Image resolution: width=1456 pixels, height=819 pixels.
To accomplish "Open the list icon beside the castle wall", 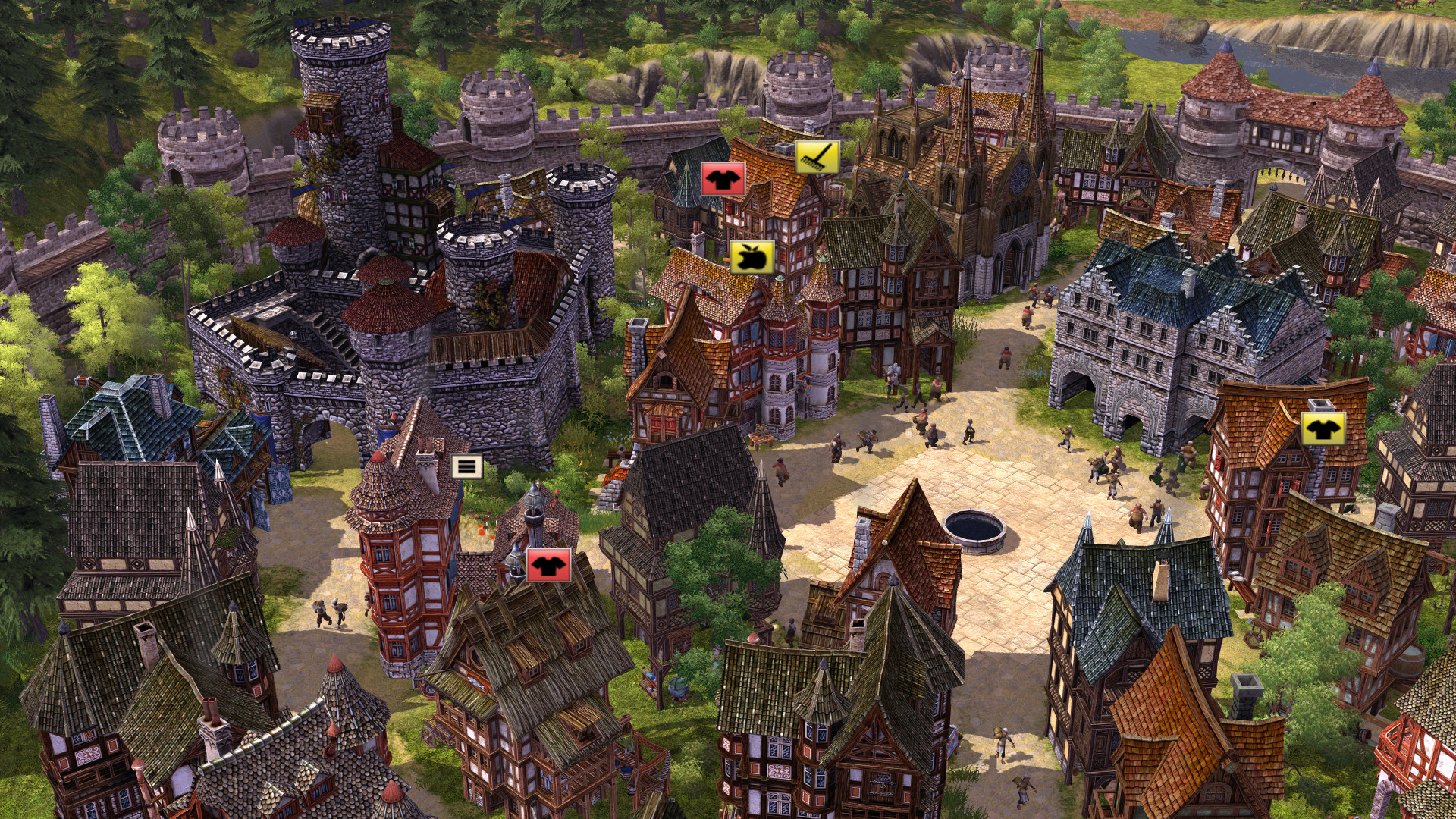I will pos(467,467).
